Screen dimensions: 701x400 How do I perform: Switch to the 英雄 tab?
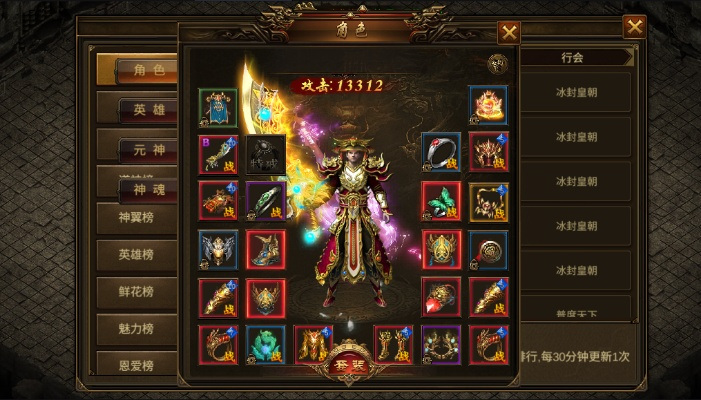[x=138, y=110]
